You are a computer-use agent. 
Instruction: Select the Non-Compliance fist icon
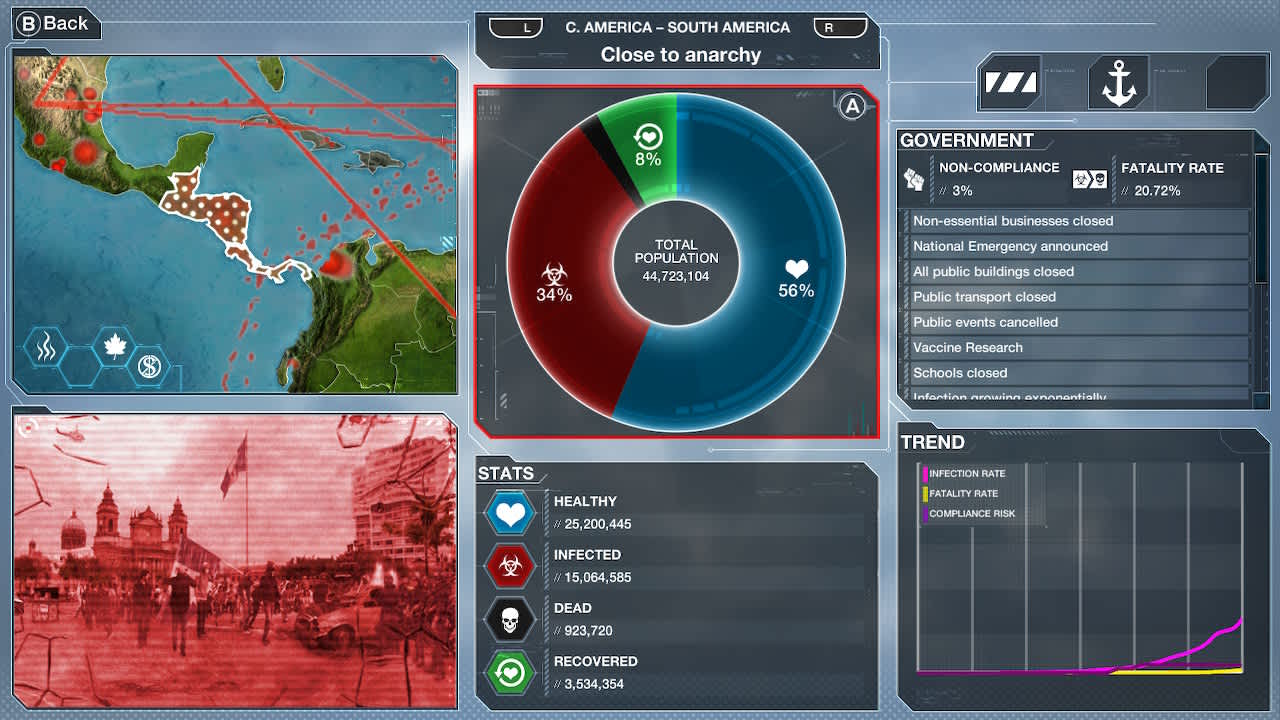913,177
